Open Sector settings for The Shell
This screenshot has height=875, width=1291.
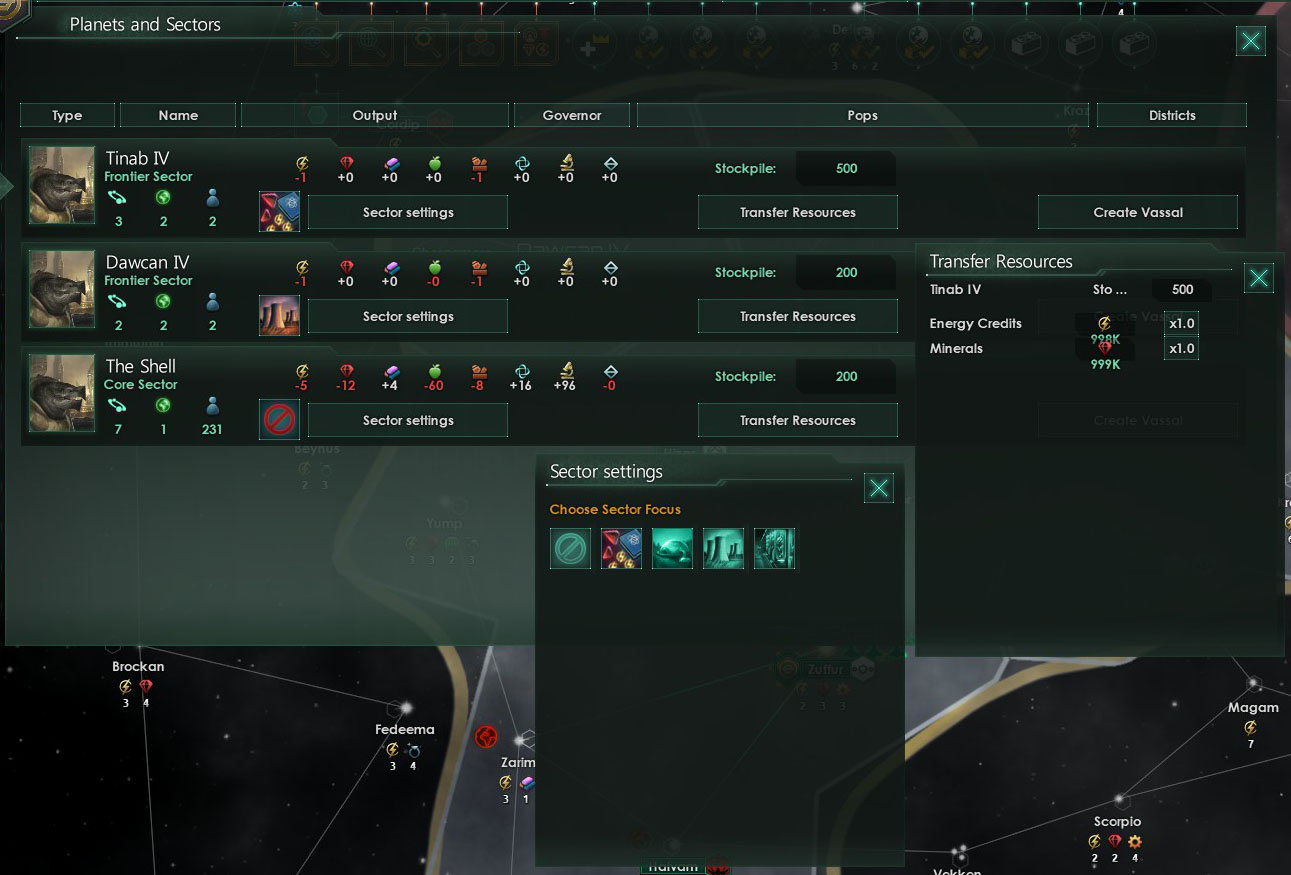pyautogui.click(x=407, y=420)
